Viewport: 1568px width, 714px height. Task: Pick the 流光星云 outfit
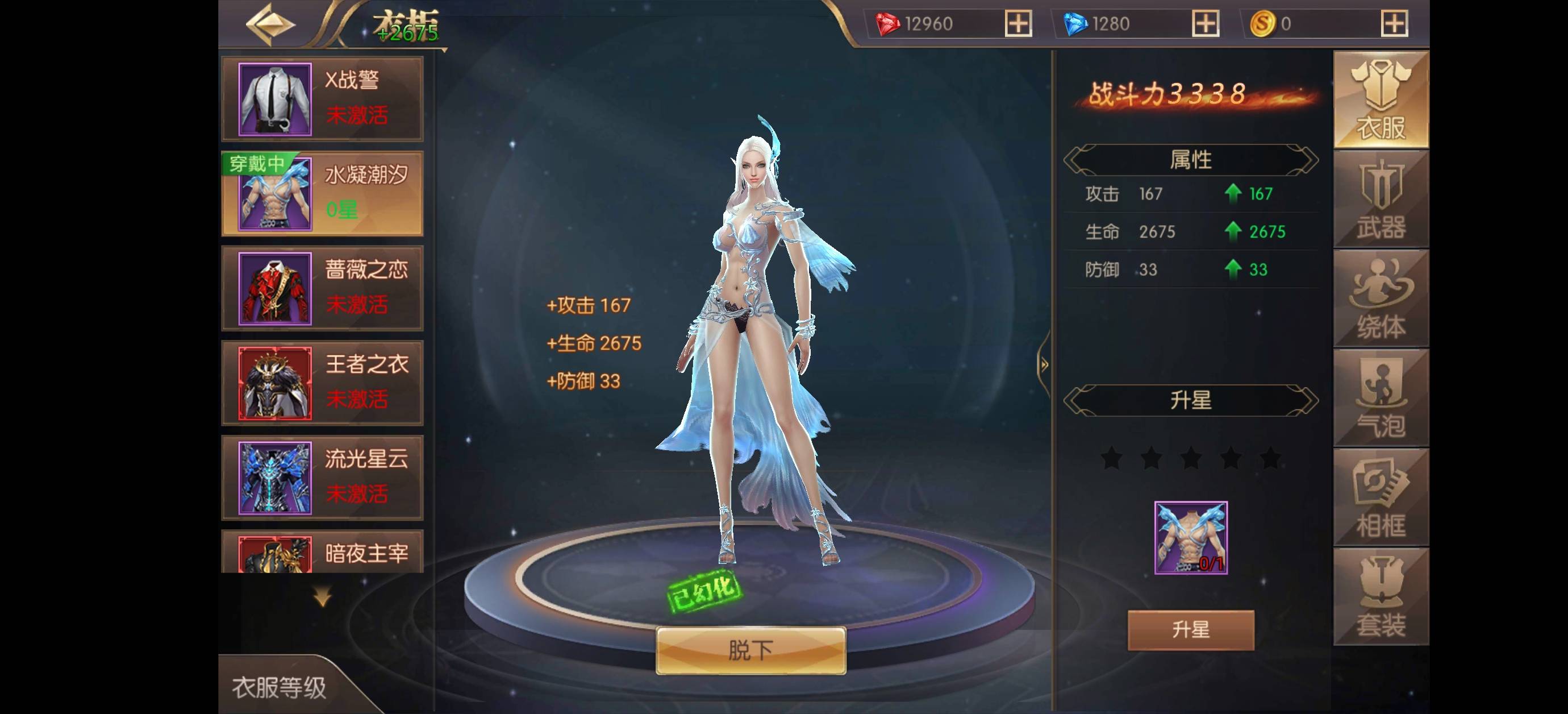[322, 478]
